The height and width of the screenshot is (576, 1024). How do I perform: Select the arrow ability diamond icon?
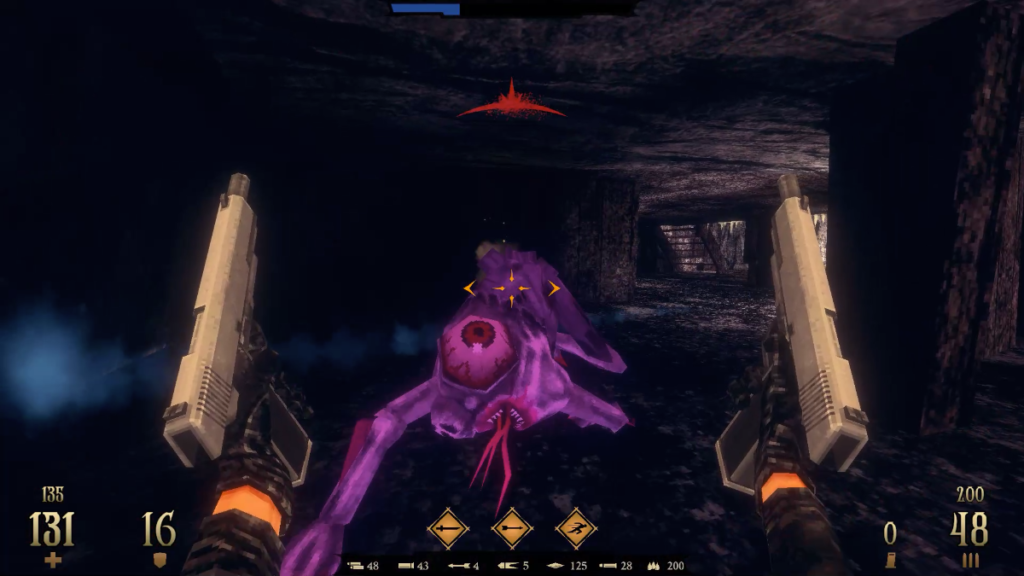point(512,528)
